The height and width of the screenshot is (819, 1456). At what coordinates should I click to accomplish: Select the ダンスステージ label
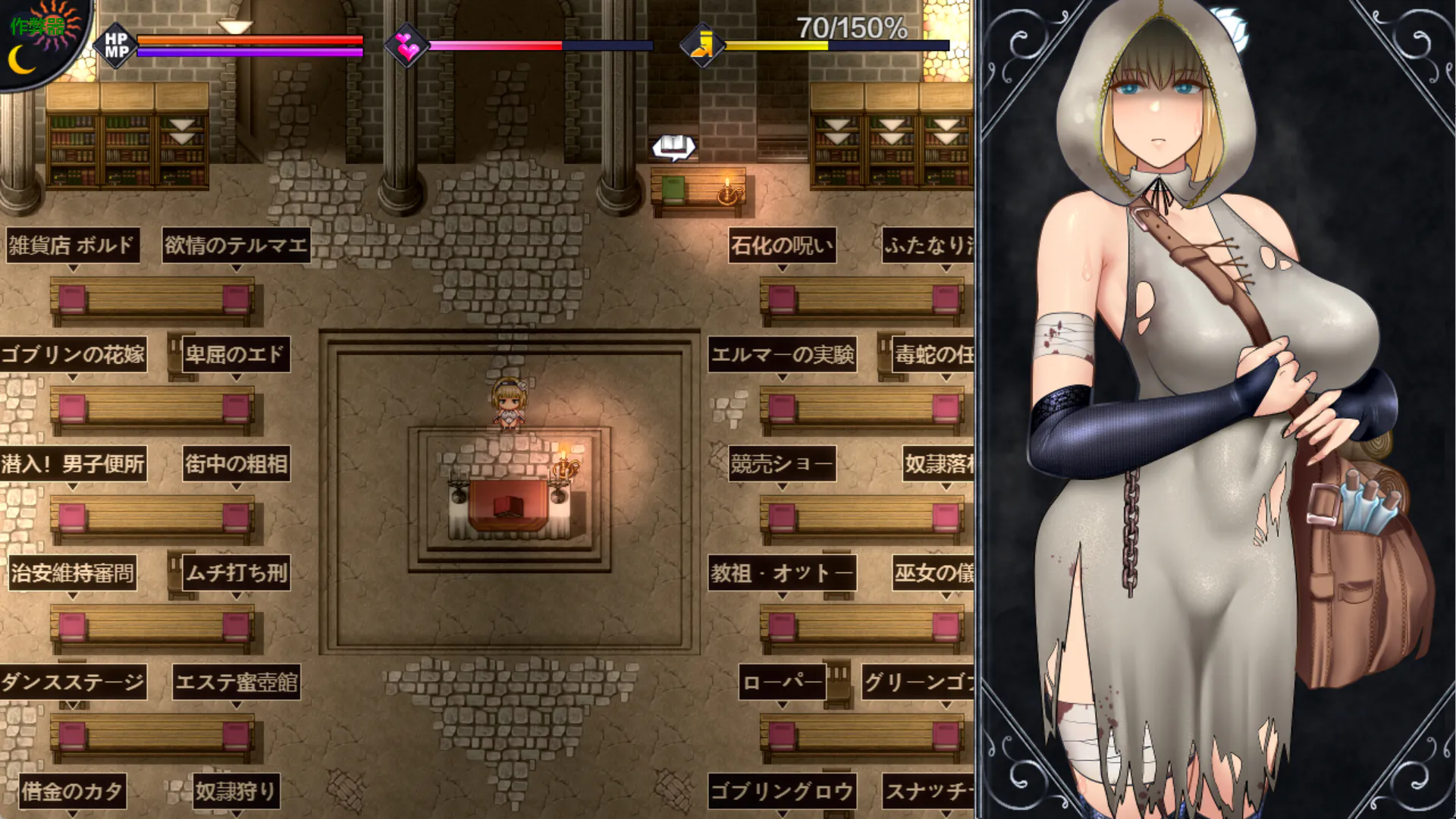pyautogui.click(x=73, y=682)
